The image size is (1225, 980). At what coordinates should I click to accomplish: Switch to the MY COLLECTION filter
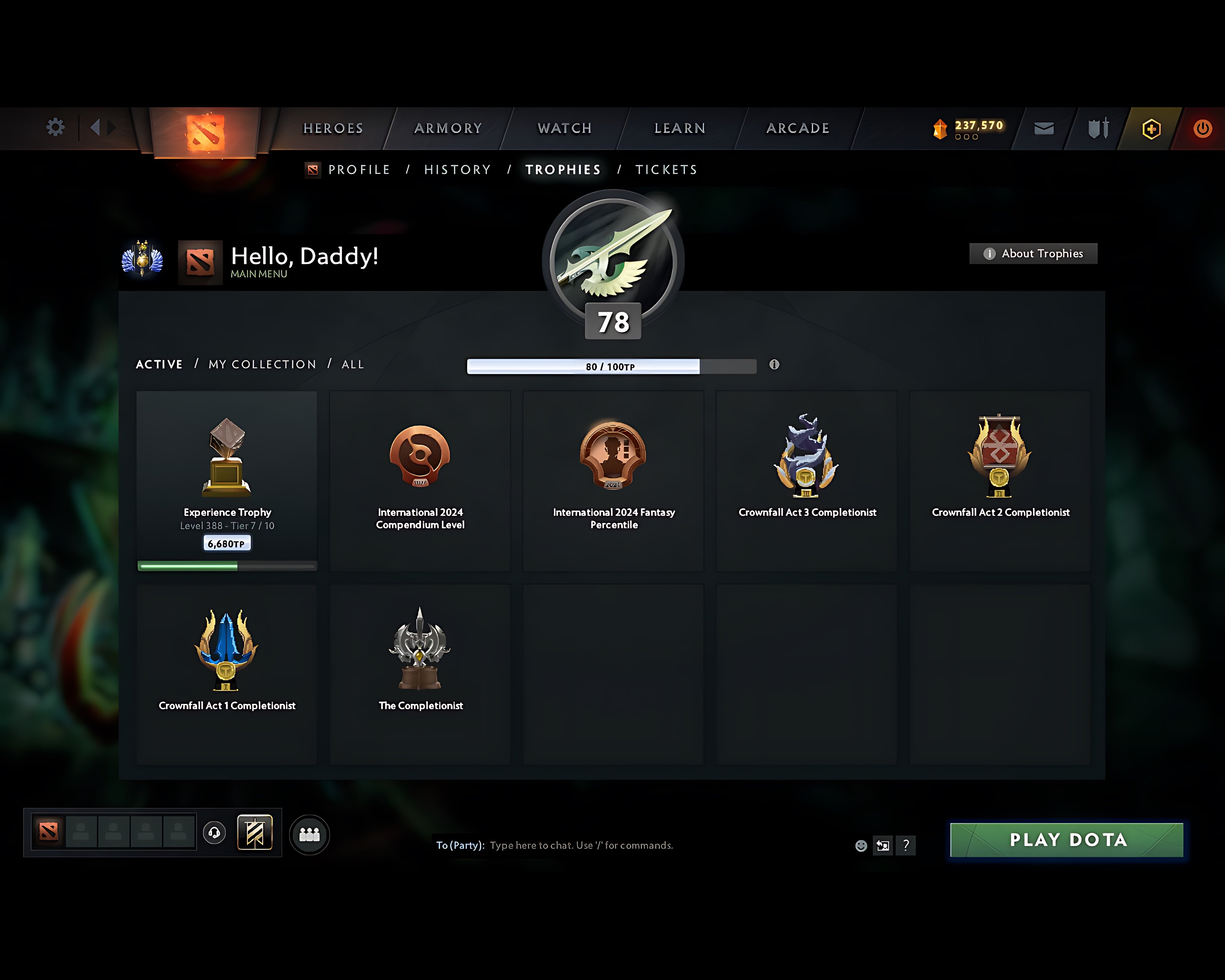tap(262, 364)
